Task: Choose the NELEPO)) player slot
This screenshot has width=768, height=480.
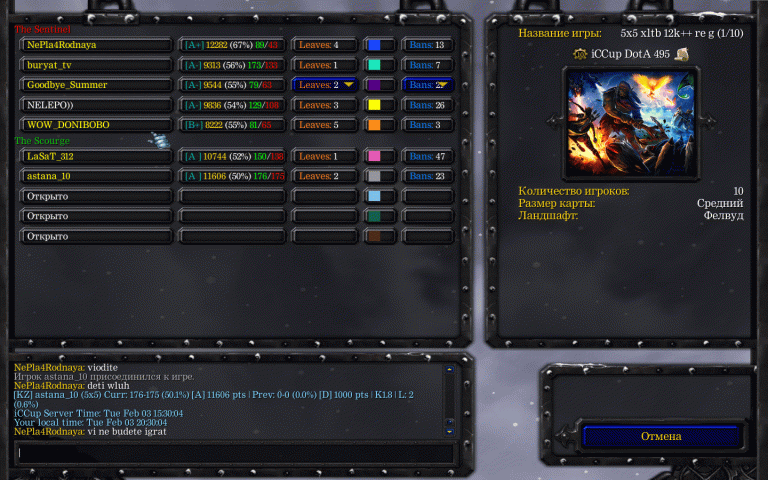Action: [x=97, y=105]
